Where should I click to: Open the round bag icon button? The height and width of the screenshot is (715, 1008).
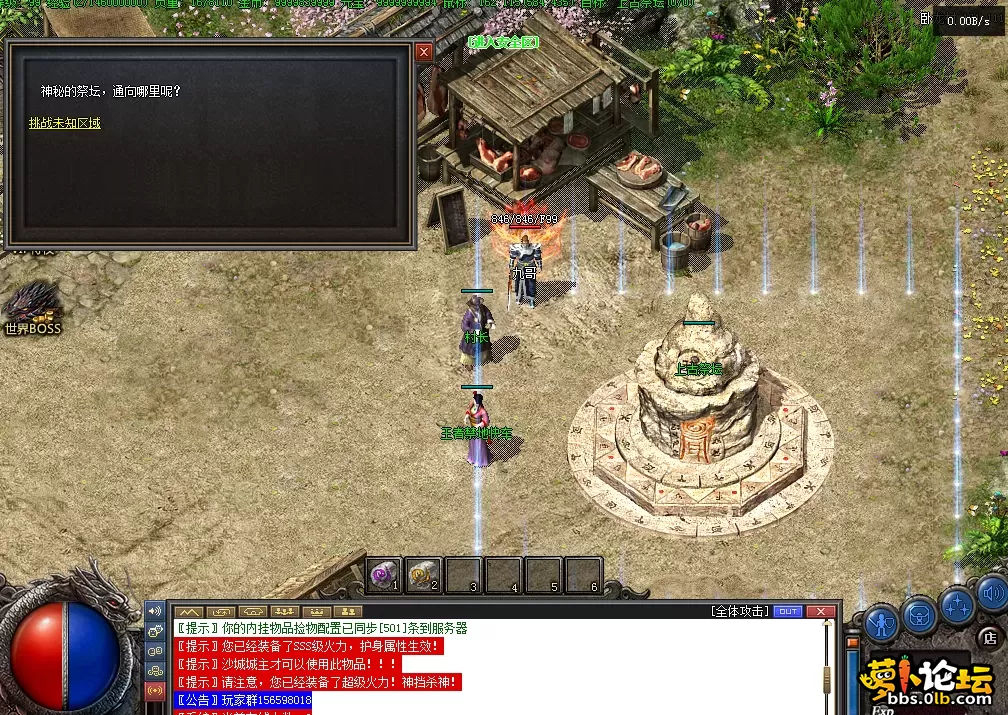pos(919,615)
